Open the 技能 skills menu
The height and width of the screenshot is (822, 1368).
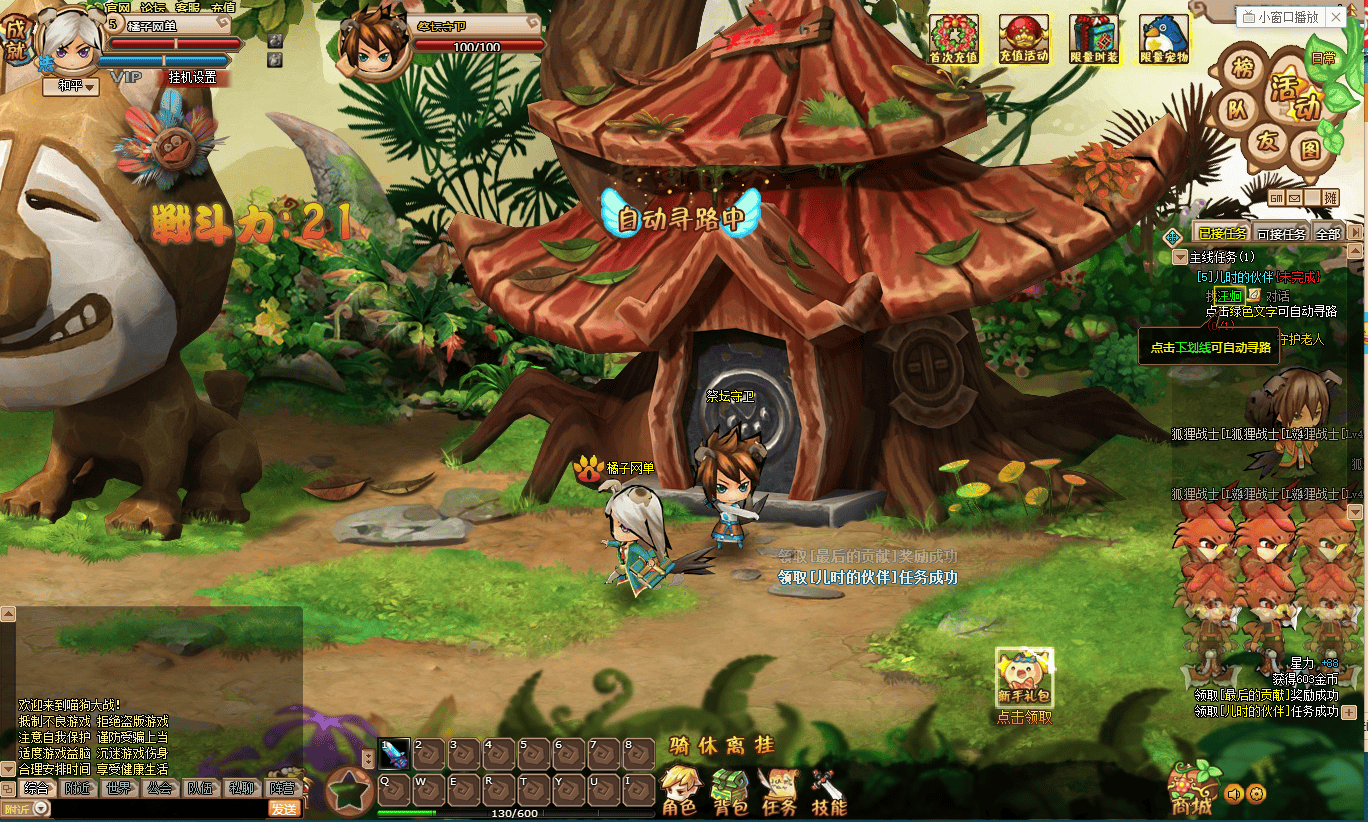[829, 792]
